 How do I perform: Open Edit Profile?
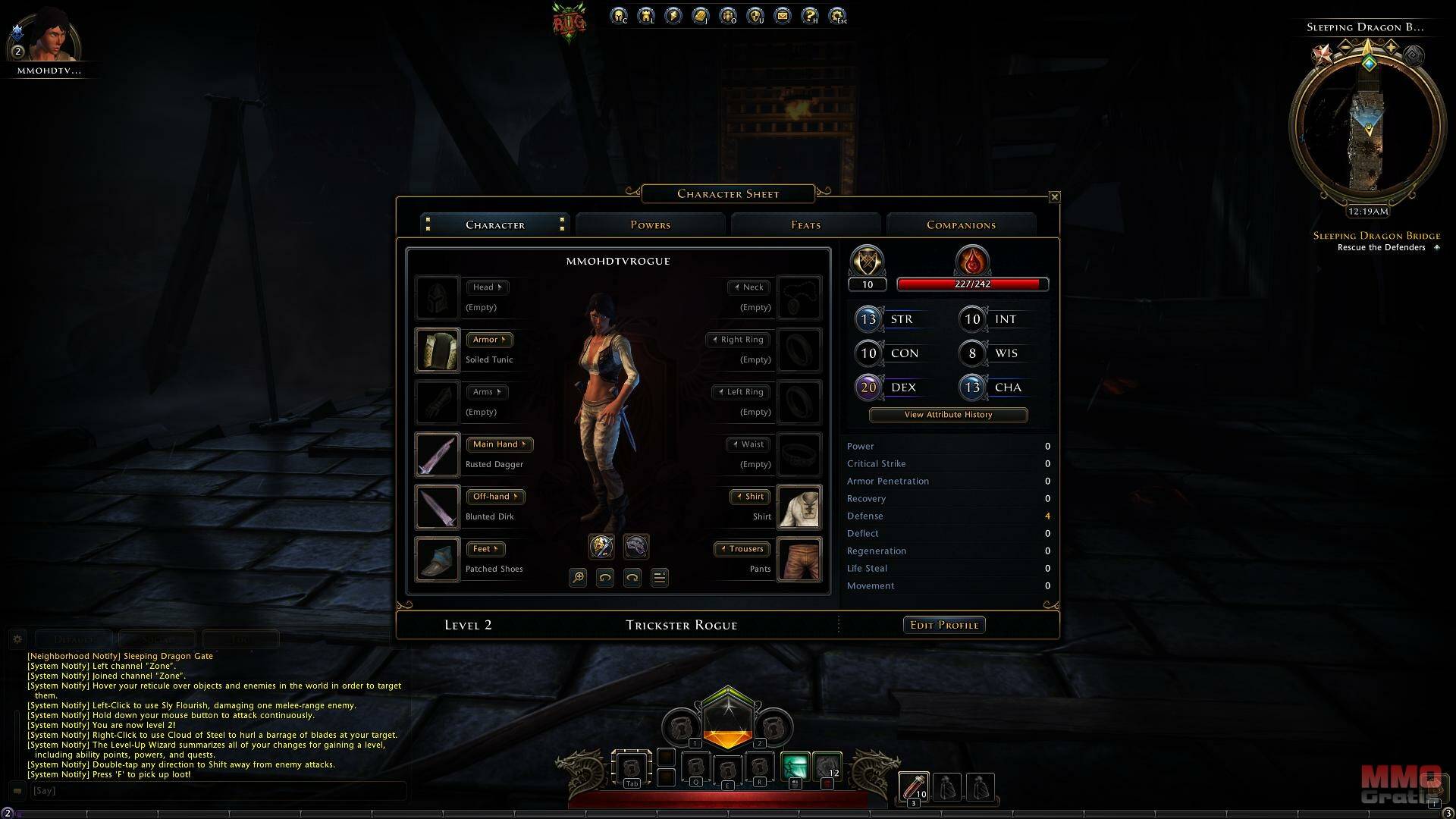(944, 625)
